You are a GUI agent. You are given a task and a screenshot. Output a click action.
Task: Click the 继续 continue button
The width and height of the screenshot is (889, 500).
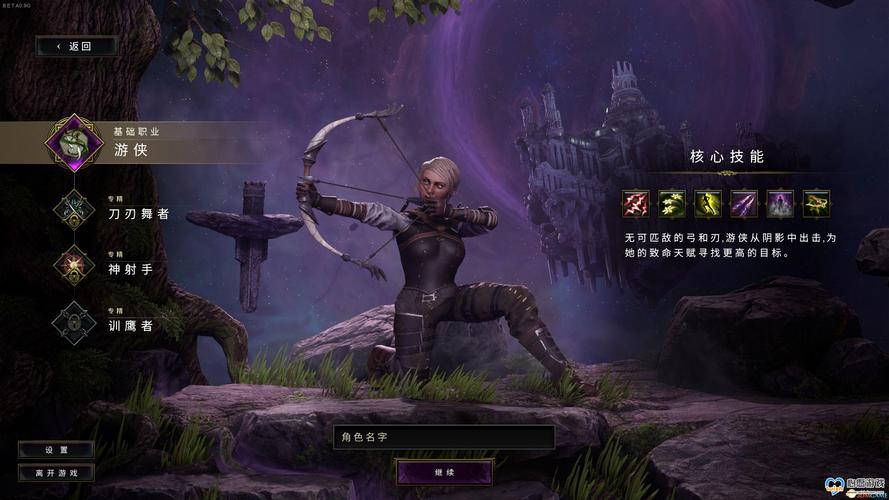[x=444, y=470]
